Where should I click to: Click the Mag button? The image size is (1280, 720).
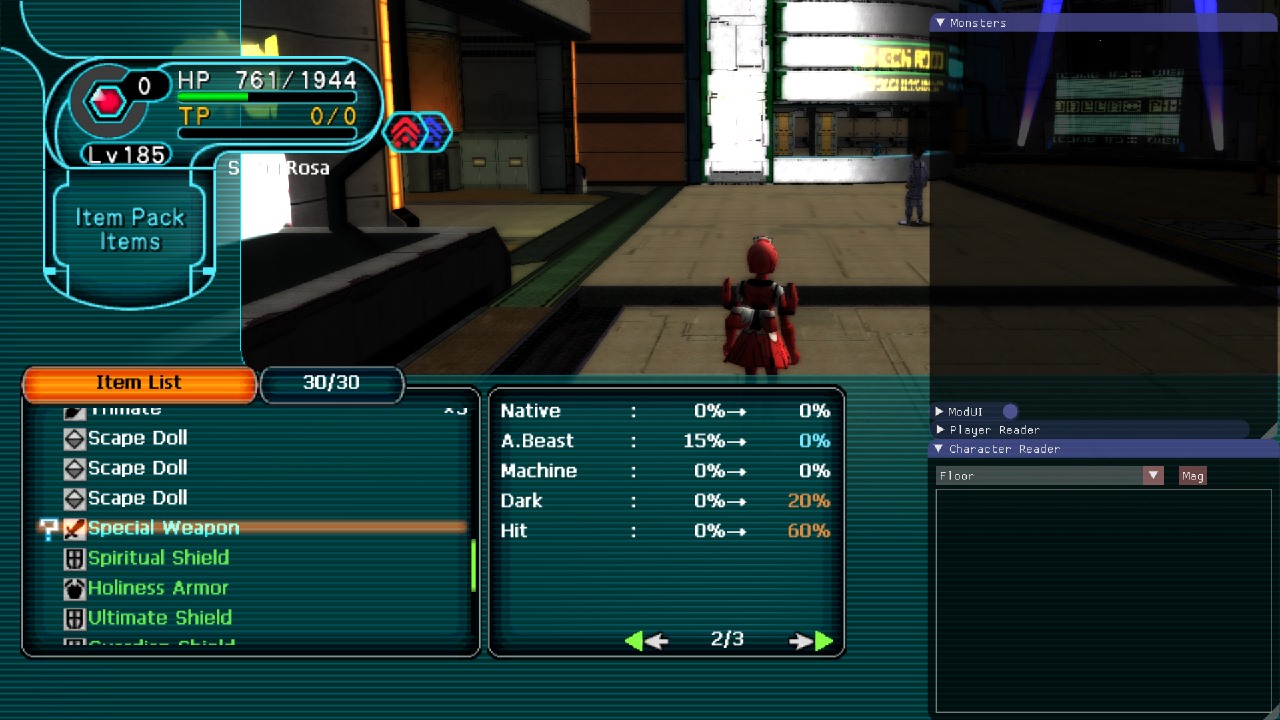click(1192, 476)
